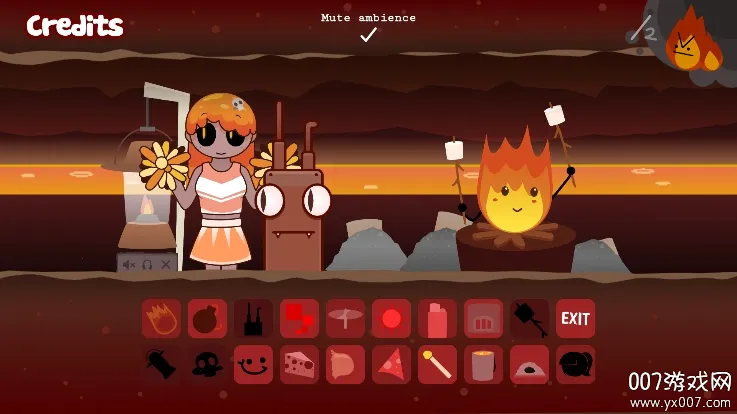Choose the grey barred-window icon
This screenshot has width=737, height=414.
pos(483,319)
